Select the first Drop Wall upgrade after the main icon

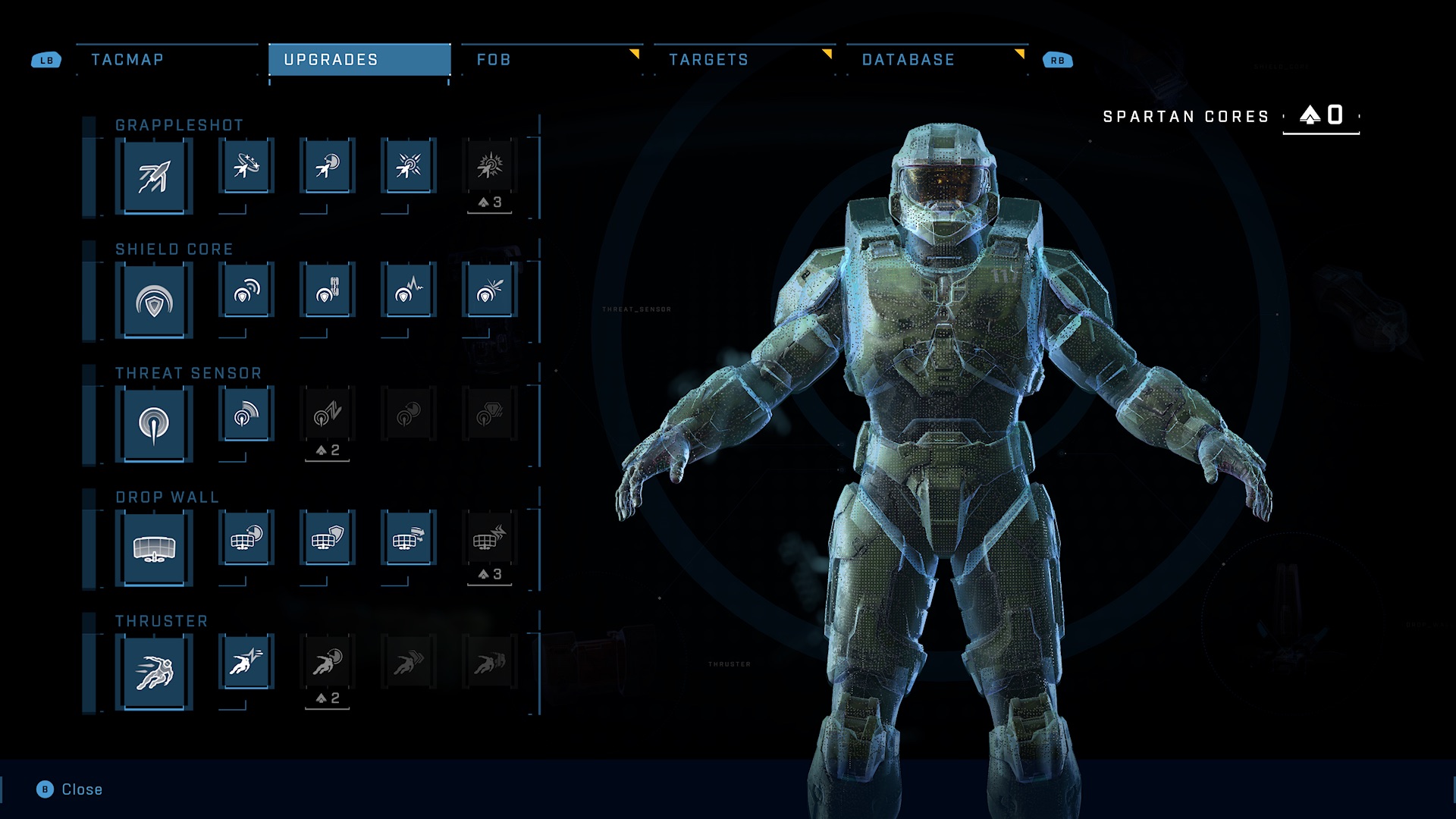(246, 538)
